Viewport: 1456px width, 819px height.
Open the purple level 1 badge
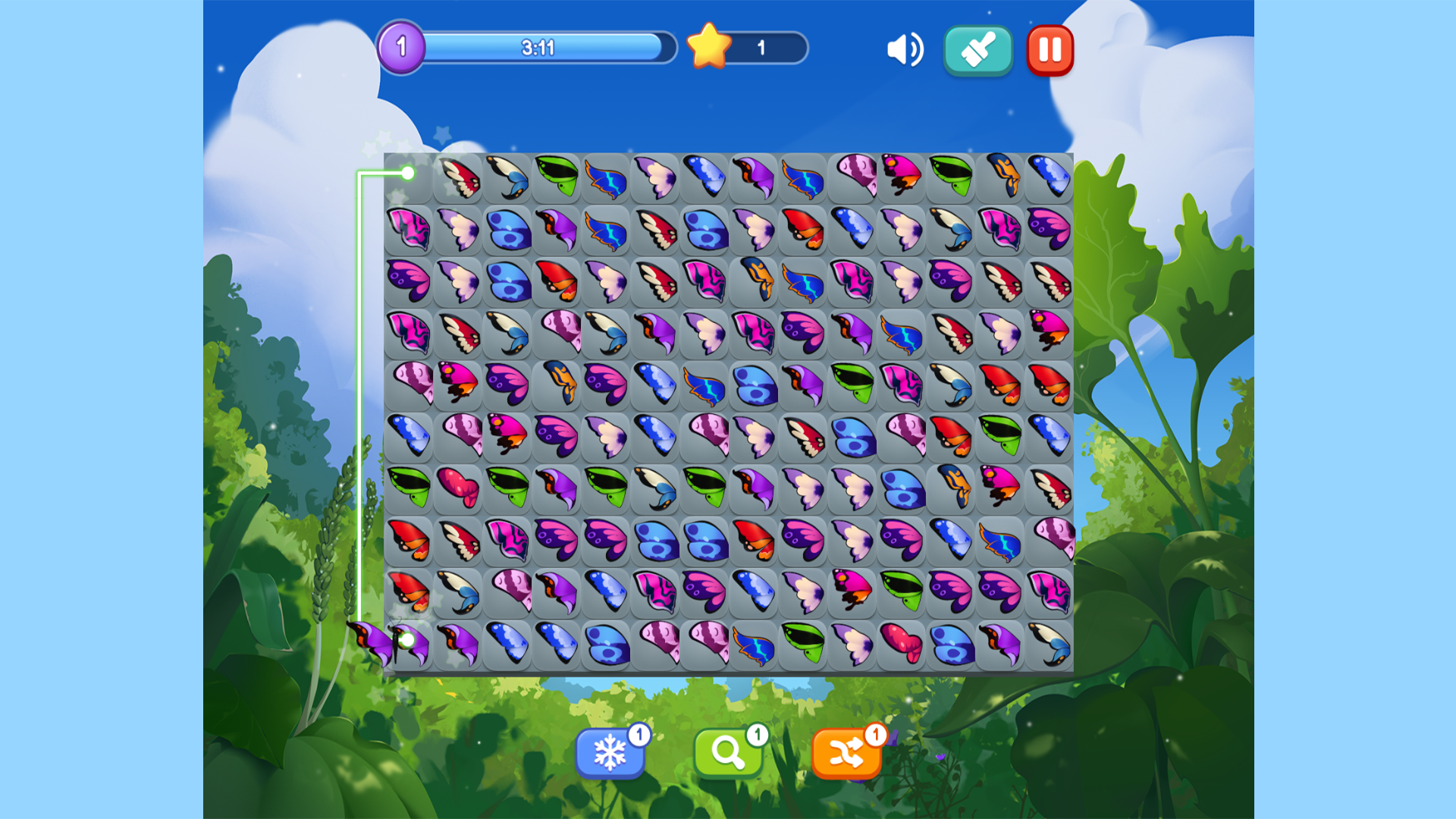403,47
